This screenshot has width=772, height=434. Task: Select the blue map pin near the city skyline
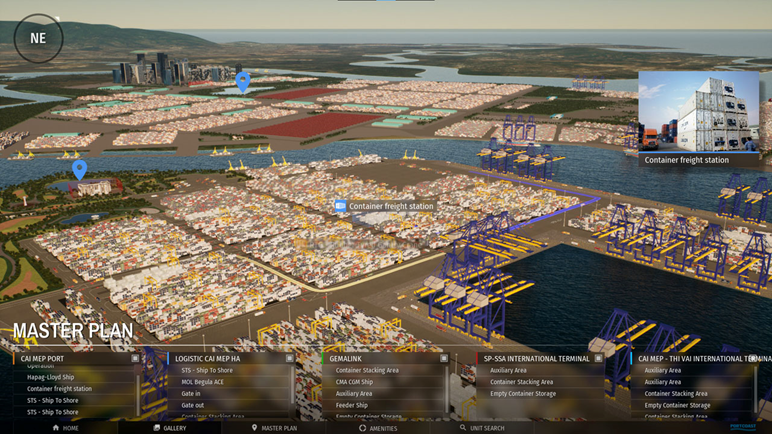(x=243, y=80)
